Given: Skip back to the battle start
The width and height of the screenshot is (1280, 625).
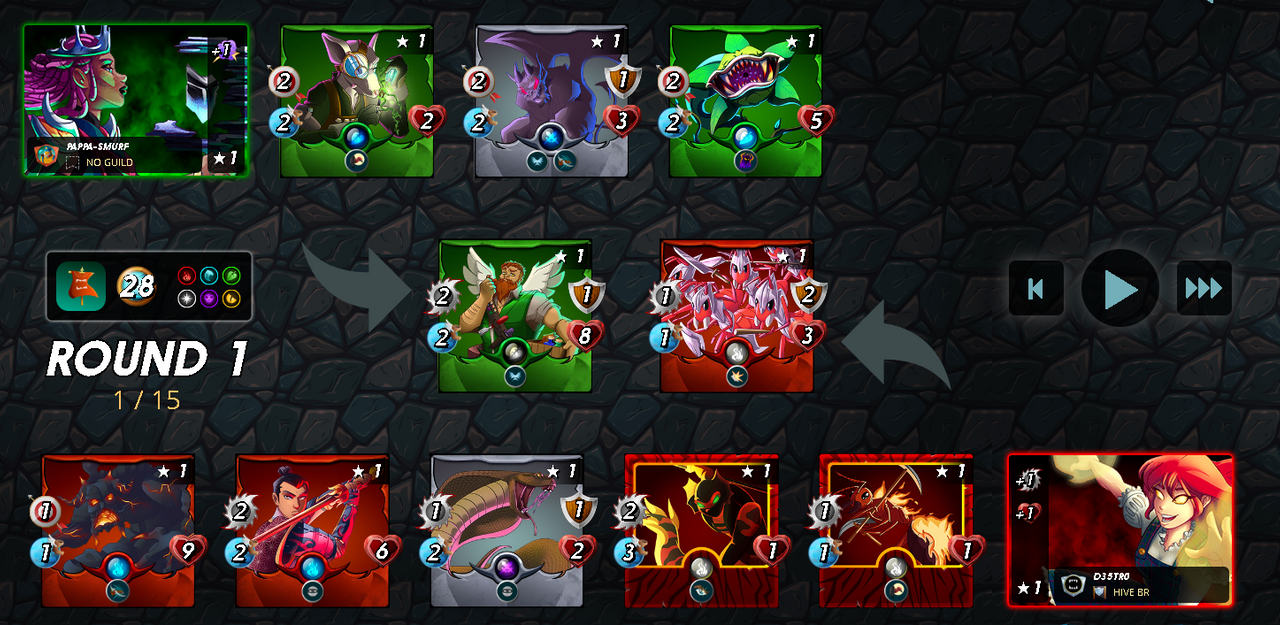Looking at the screenshot, I should tap(1036, 289).
